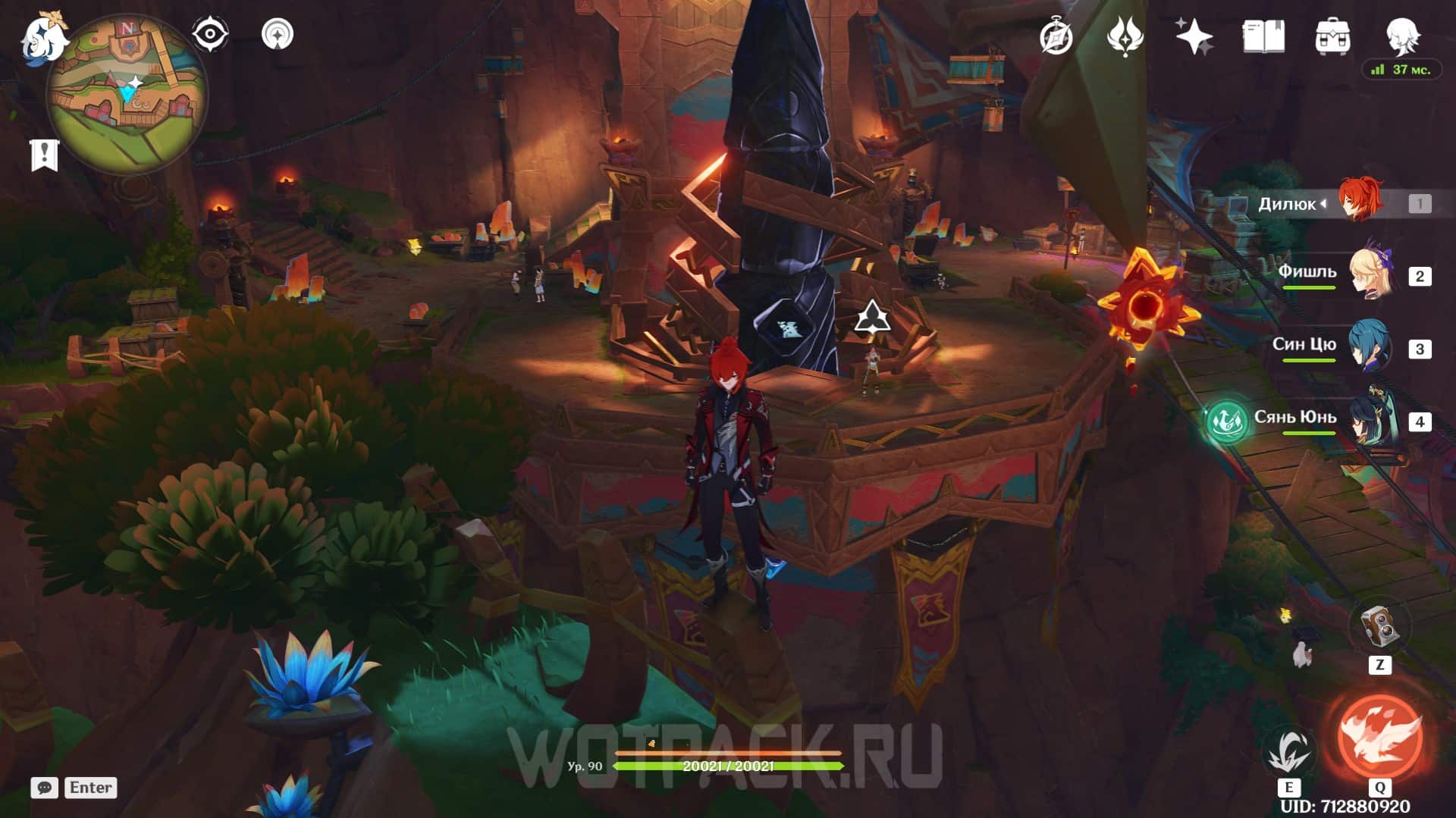This screenshot has height=818, width=1456.
Task: Open the inventory backpack icon
Action: tap(1332, 36)
